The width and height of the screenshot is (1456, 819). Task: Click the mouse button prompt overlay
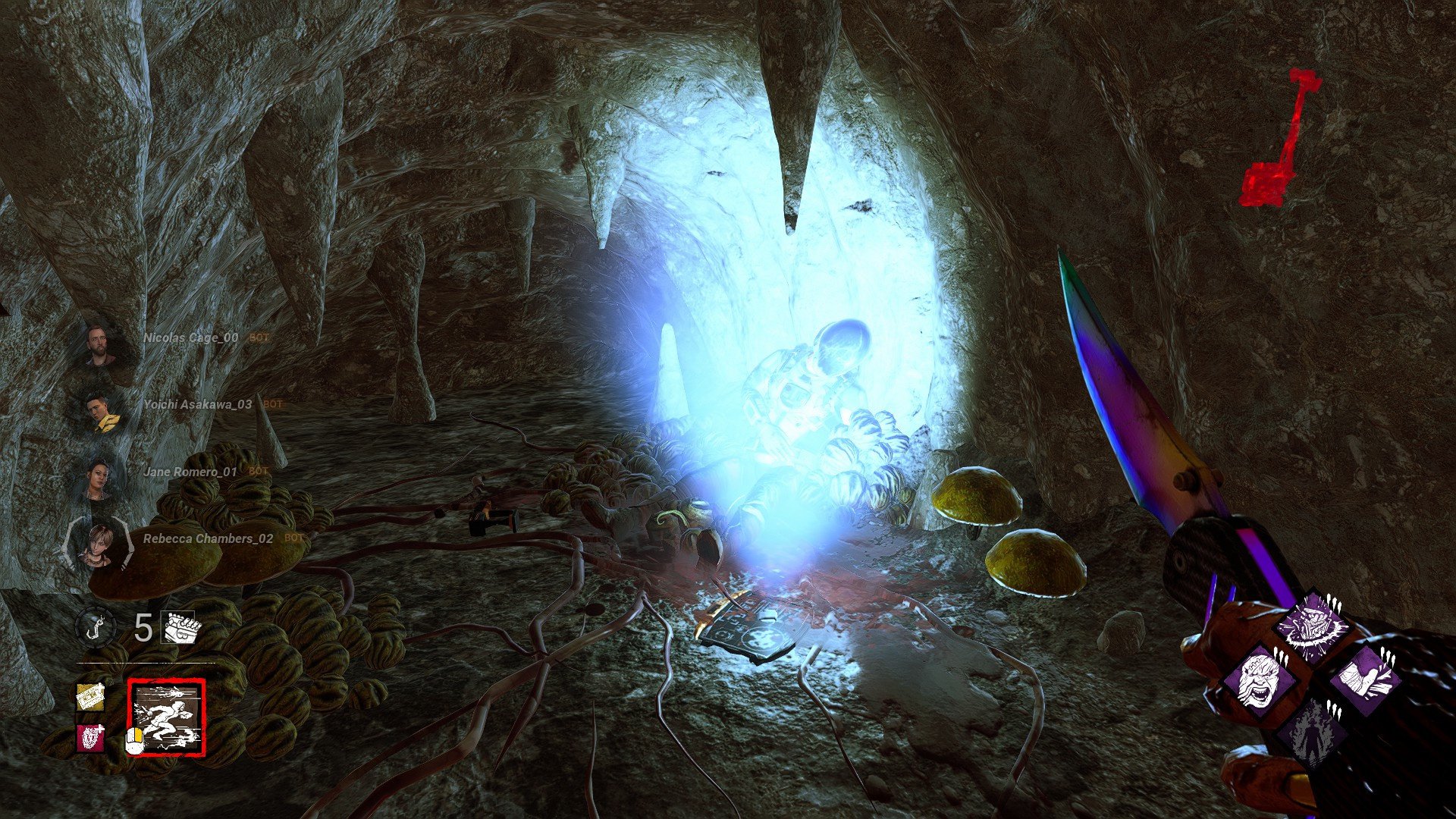[x=135, y=742]
